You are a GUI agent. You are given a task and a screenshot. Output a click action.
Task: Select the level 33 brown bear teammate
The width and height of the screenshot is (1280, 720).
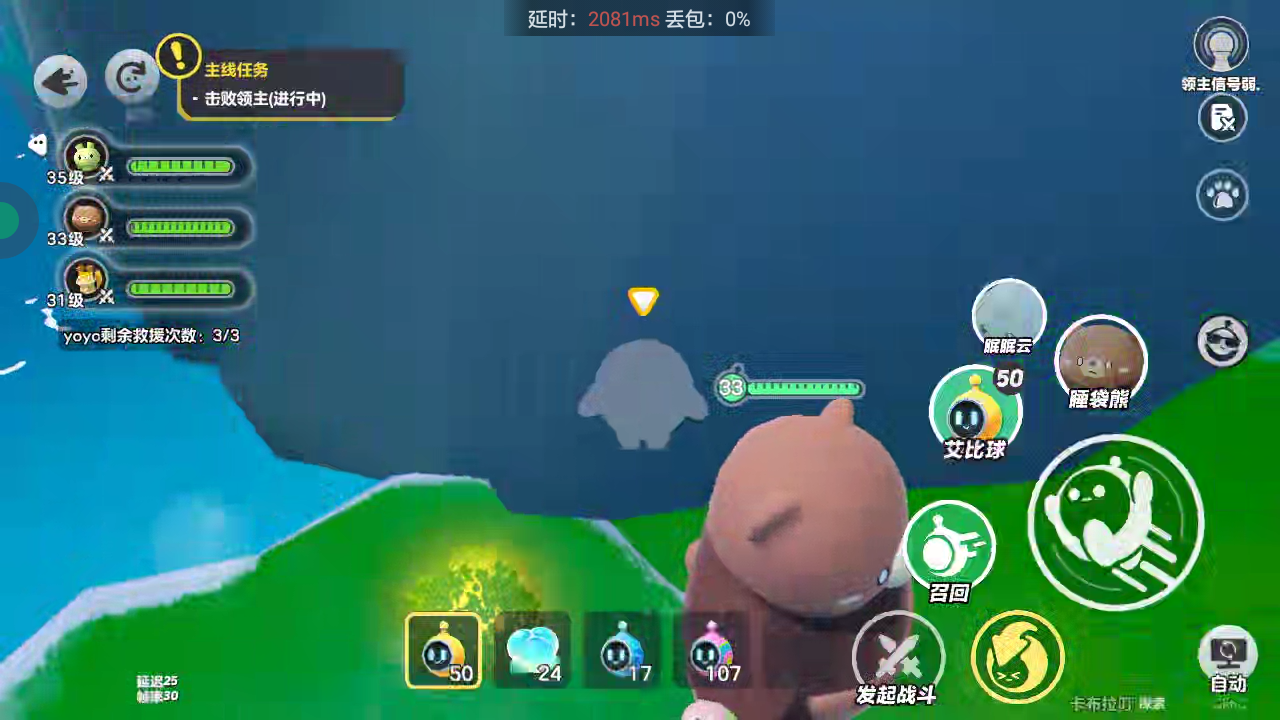87,218
